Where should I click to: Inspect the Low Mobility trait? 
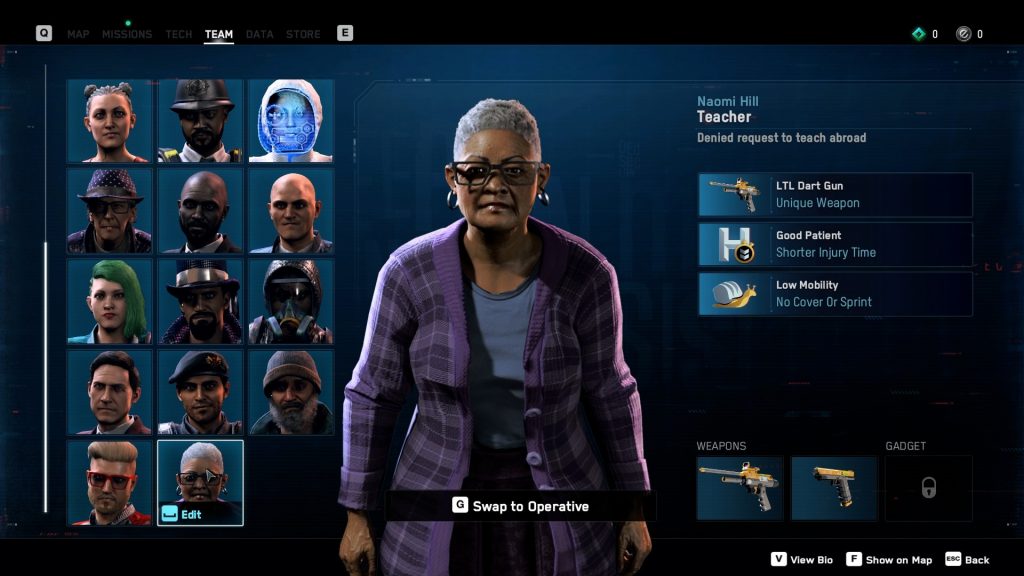835,294
